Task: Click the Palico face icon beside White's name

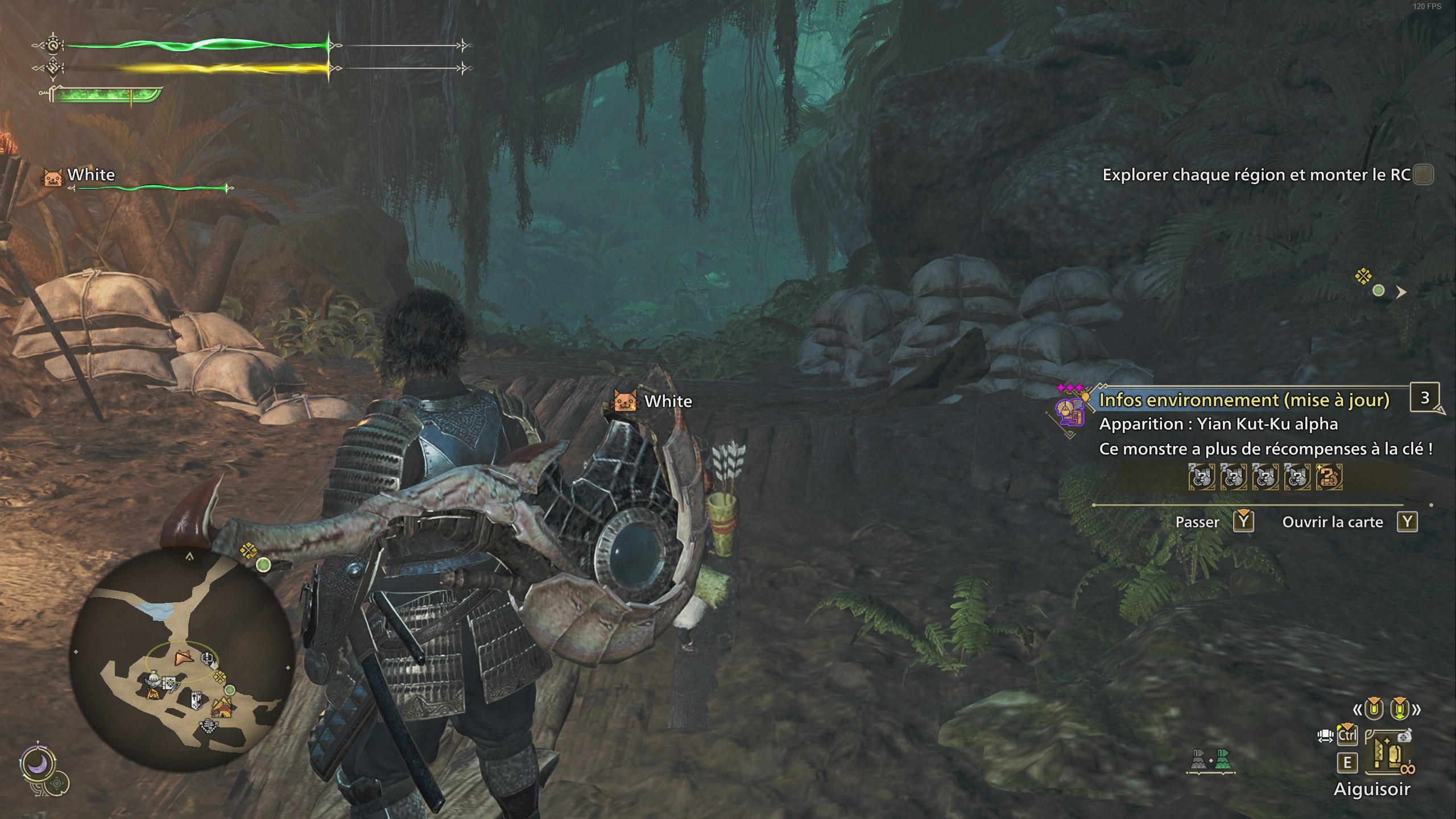Action: [52, 176]
